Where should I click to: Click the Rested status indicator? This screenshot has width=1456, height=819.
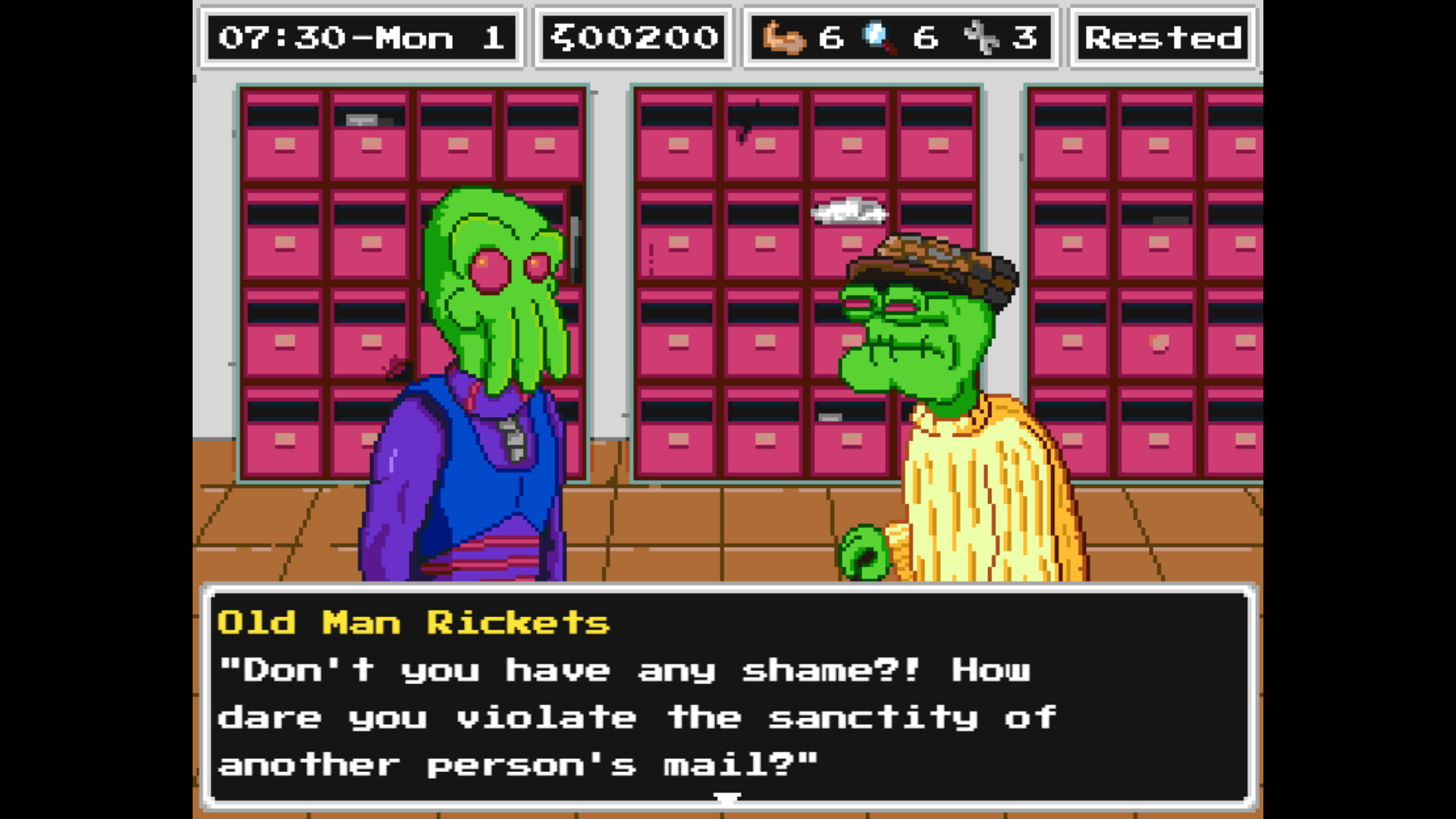click(x=1163, y=37)
